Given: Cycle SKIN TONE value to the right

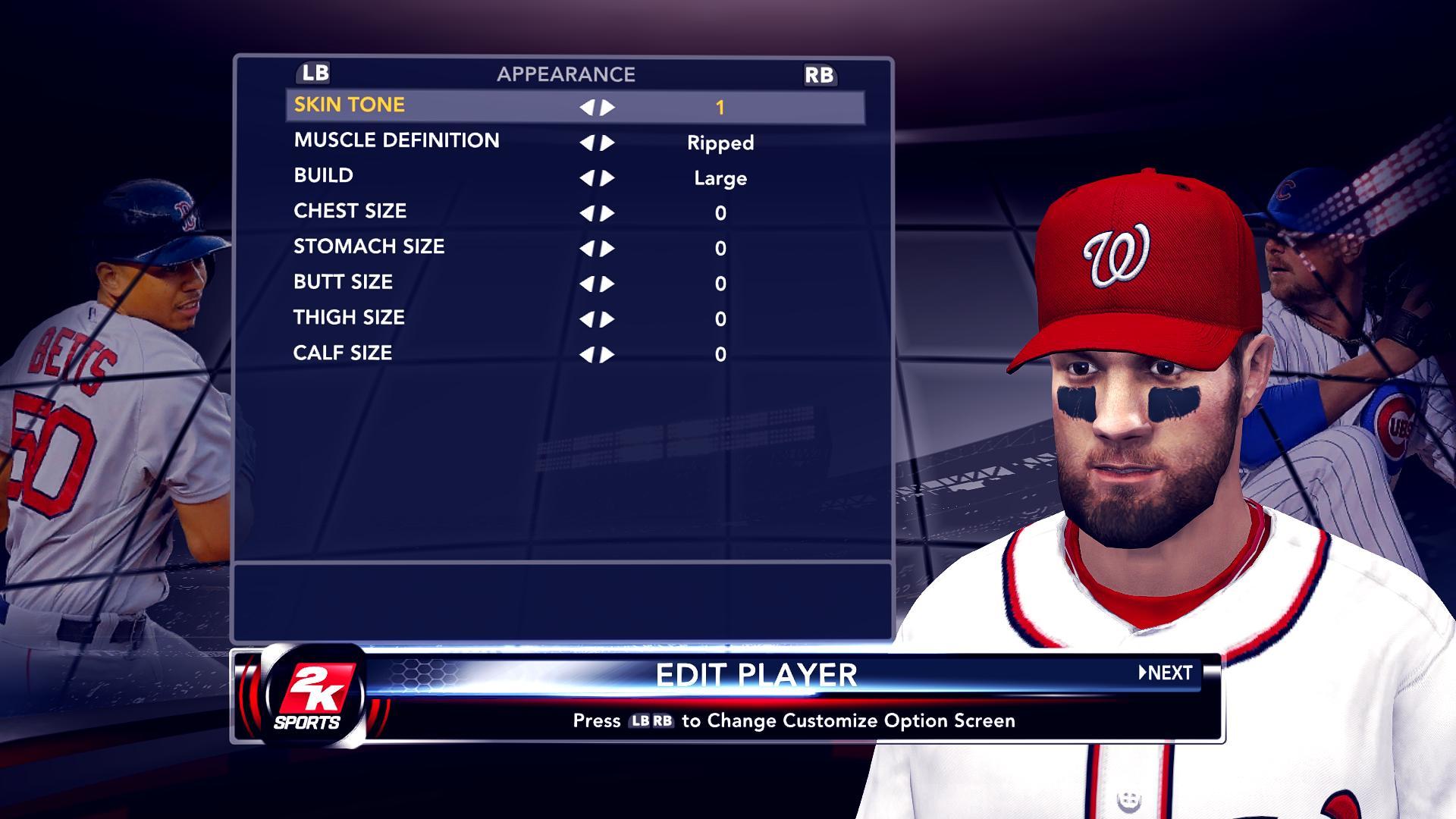Looking at the screenshot, I should (x=607, y=107).
